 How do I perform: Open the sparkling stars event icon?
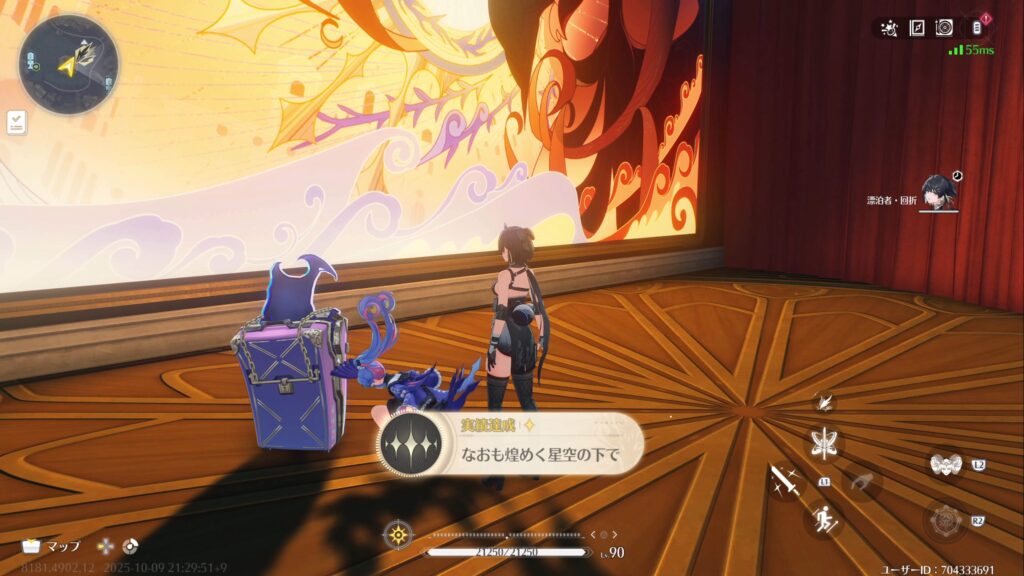click(888, 28)
